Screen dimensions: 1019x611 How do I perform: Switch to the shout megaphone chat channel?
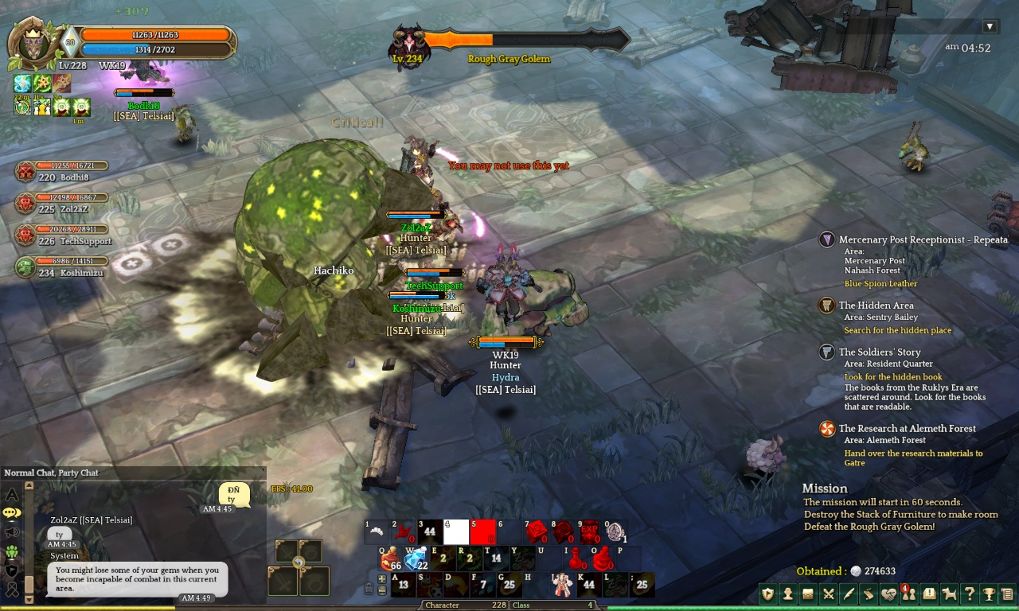click(12, 532)
